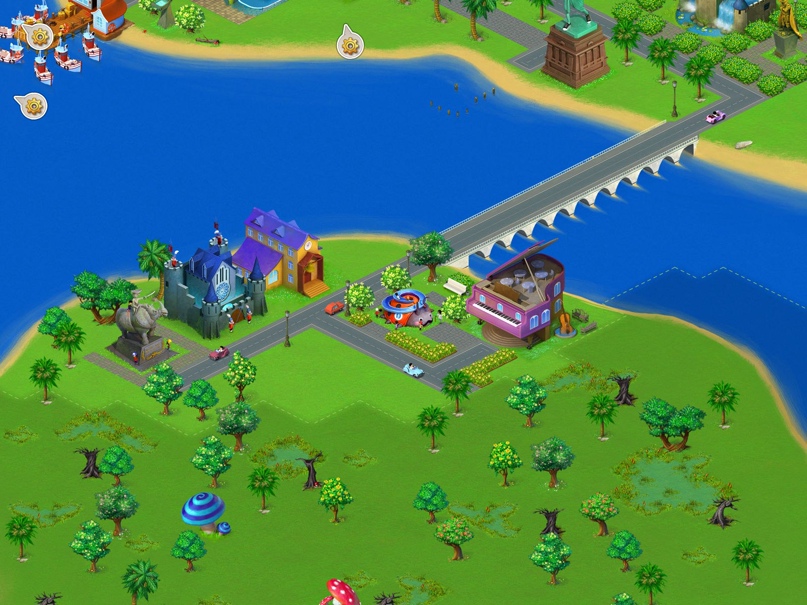Tap the gear bubble over the fishing boats
This screenshot has height=605, width=807.
(x=40, y=37)
